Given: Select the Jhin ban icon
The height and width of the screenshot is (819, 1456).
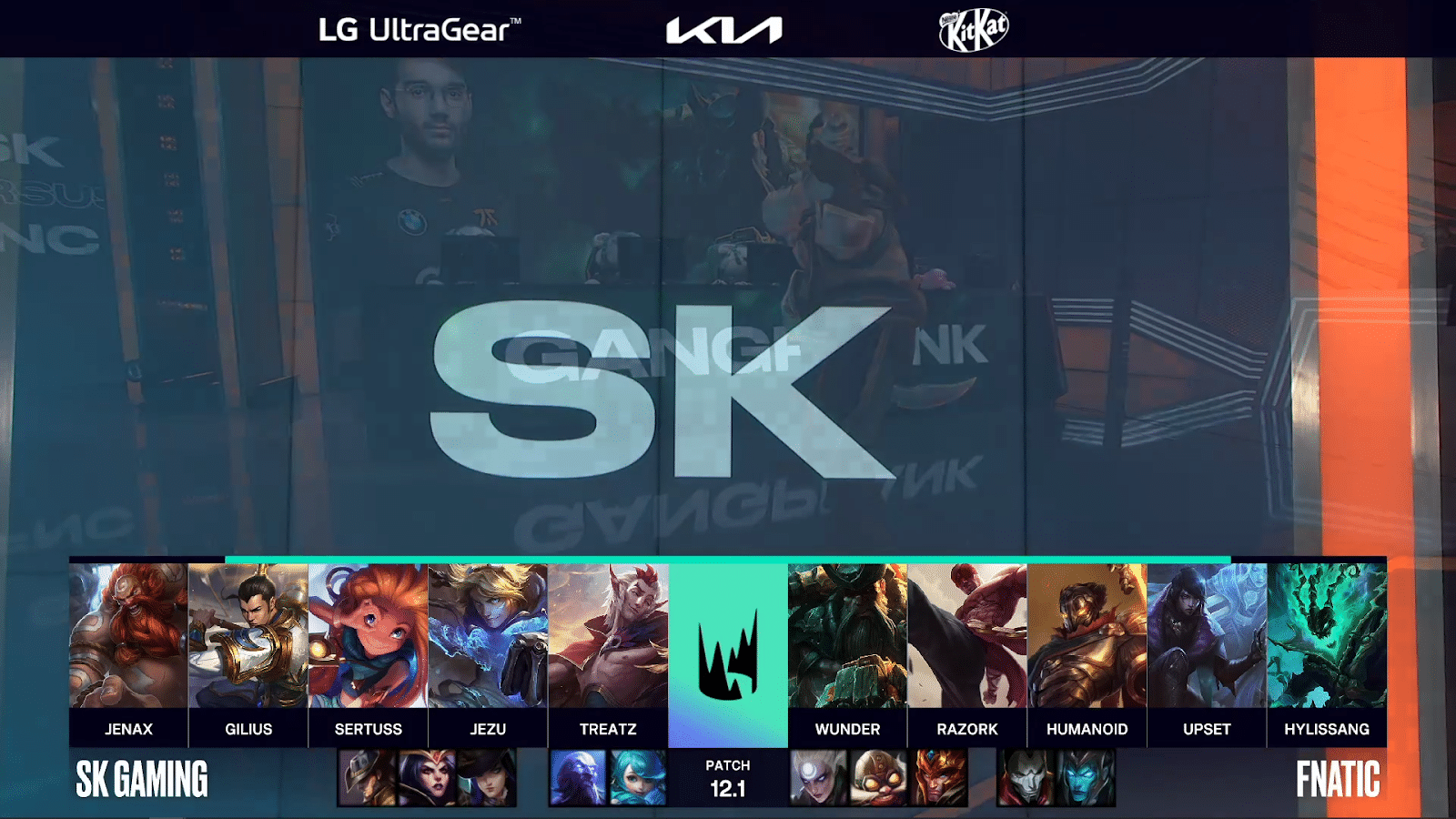Looking at the screenshot, I should 1026,778.
